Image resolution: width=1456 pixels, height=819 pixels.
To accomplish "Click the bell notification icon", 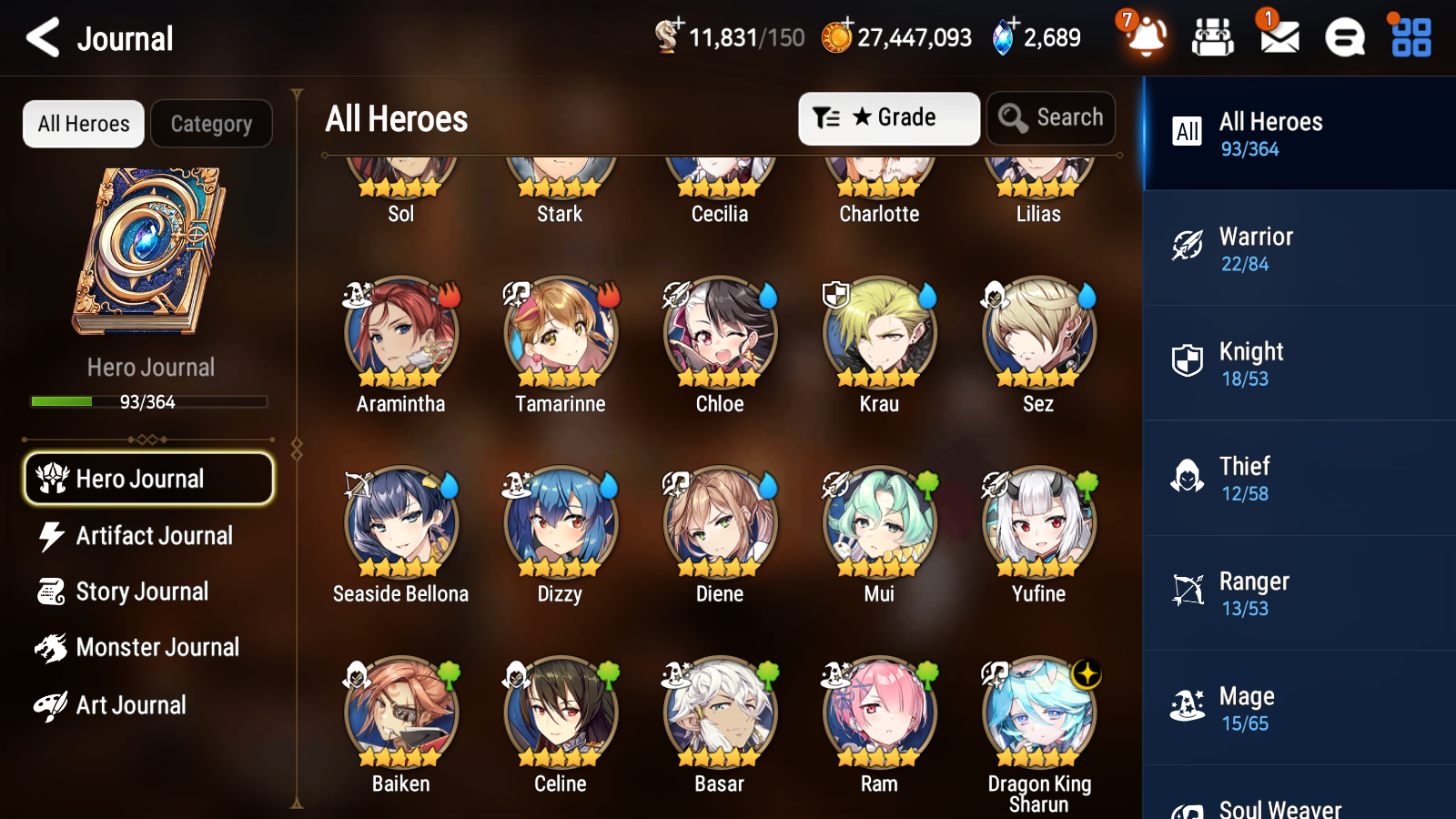I will click(1148, 37).
